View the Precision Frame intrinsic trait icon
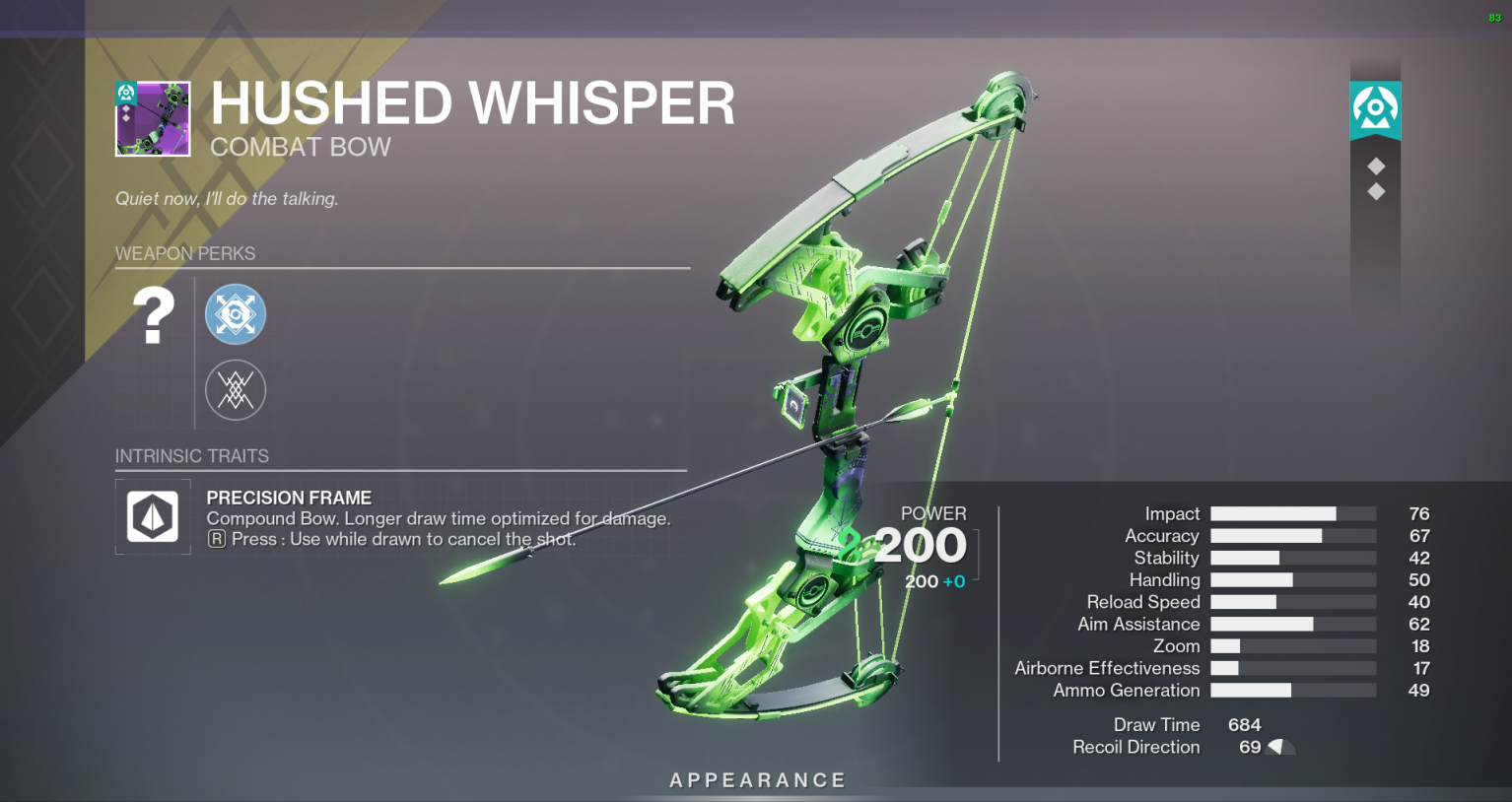The height and width of the screenshot is (802, 1512). click(153, 516)
